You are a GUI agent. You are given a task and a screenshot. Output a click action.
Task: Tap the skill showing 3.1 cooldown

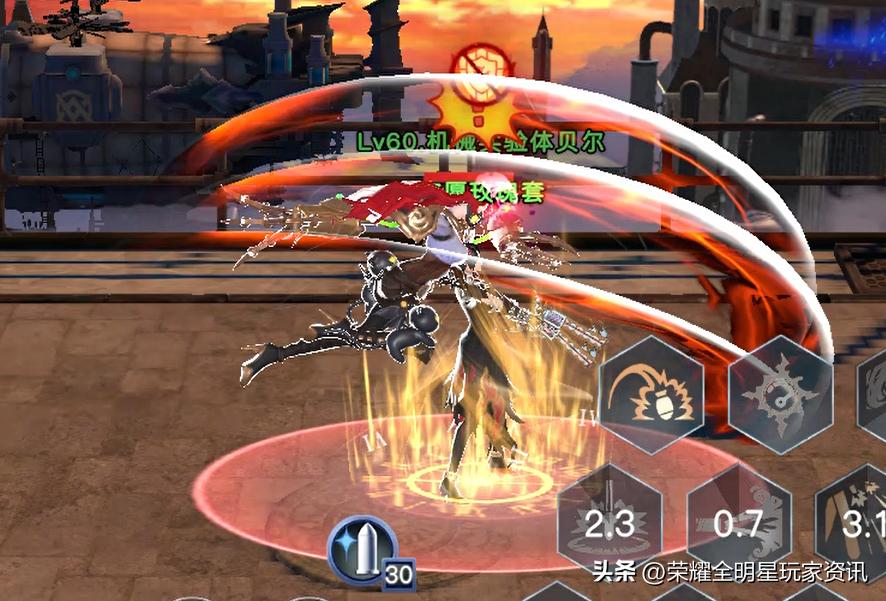pyautogui.click(x=853, y=522)
